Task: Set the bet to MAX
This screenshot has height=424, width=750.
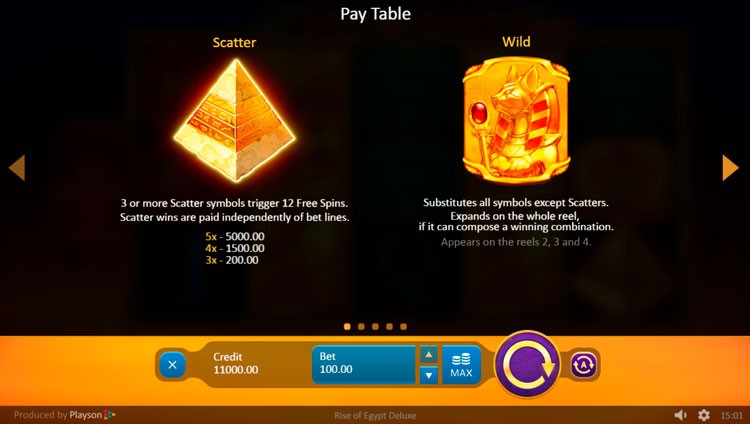Action: pos(461,365)
